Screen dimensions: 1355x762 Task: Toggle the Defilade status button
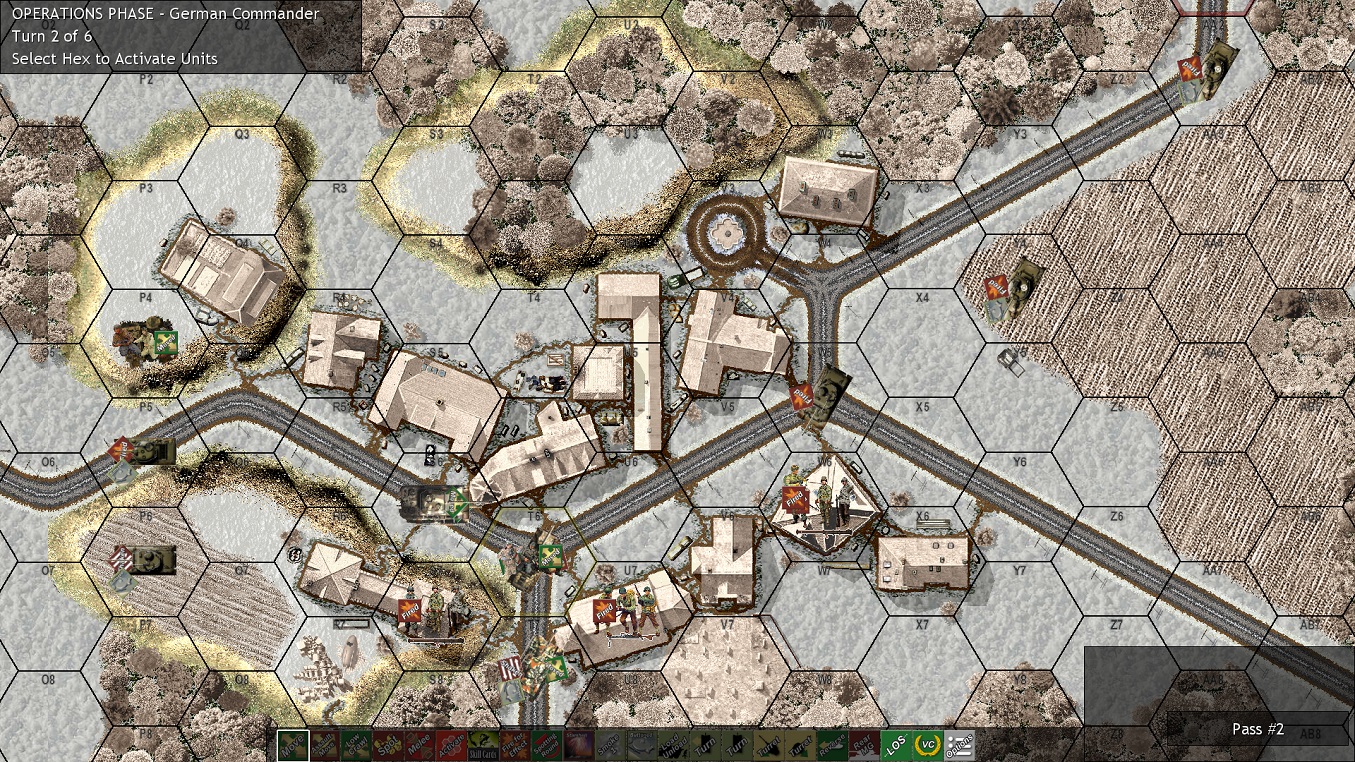pyautogui.click(x=640, y=744)
